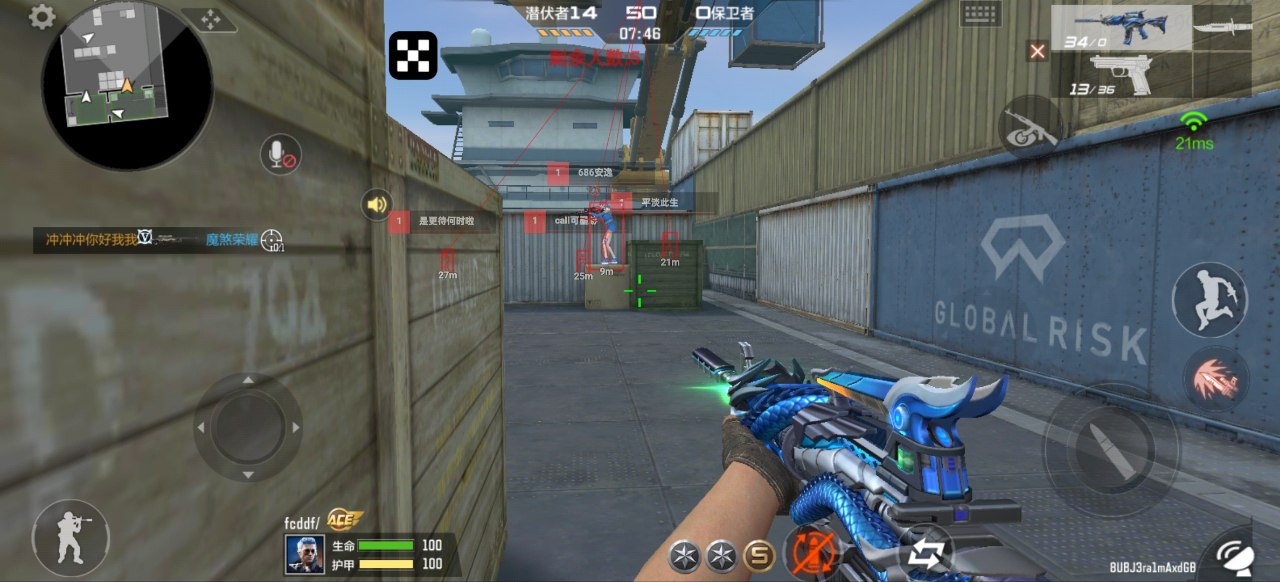Viewport: 1280px width, 582px height.
Task: Tap the weapon swap arrows button
Action: click(x=923, y=554)
